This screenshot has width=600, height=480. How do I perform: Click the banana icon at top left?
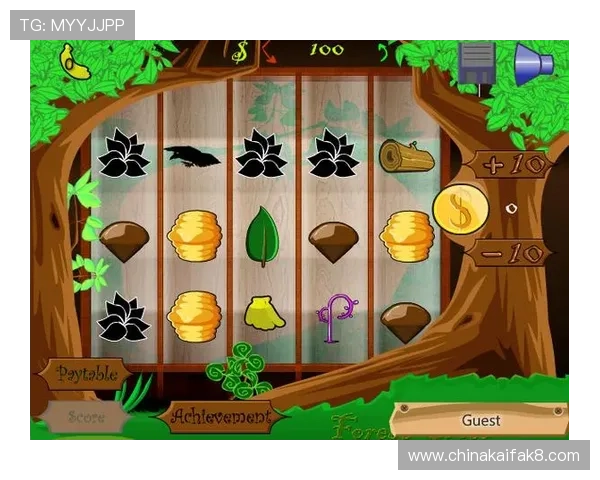coord(75,62)
